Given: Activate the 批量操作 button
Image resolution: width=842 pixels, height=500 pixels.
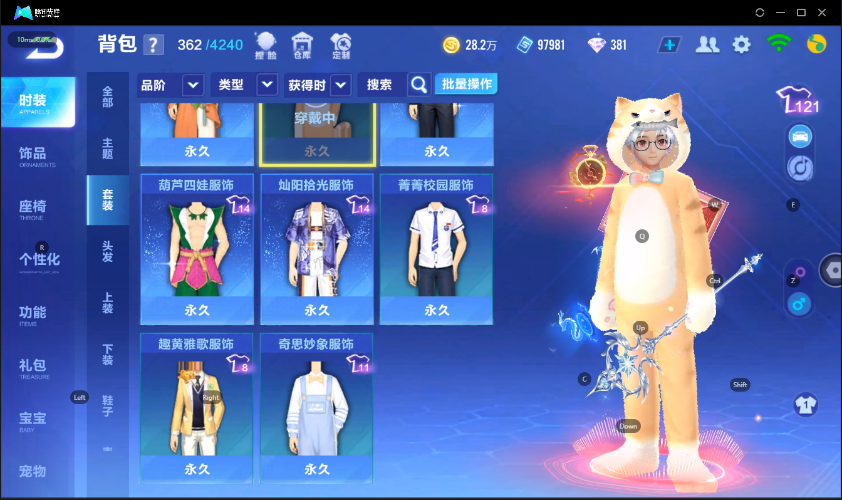Looking at the screenshot, I should click(x=466, y=84).
